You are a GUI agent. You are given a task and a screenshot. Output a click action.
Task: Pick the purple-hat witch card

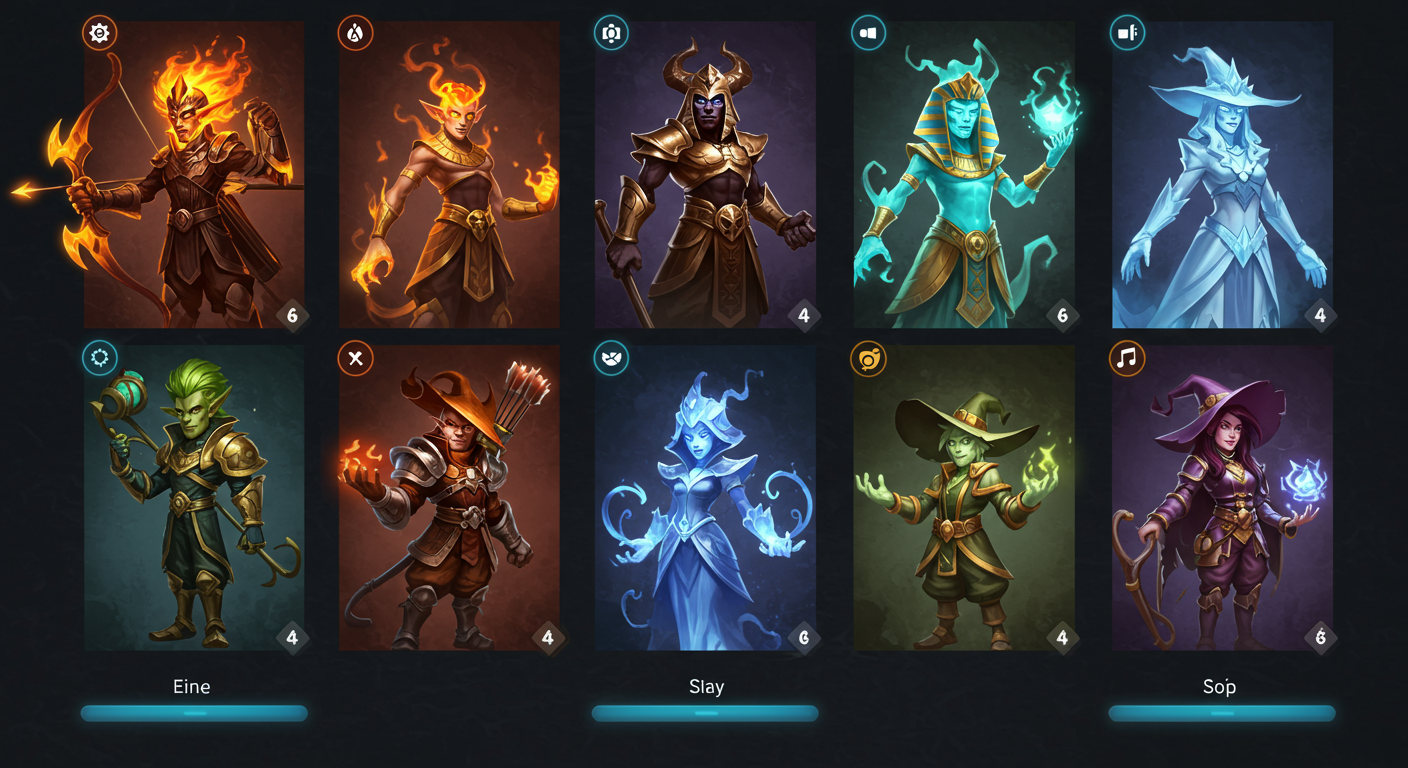[x=1222, y=498]
